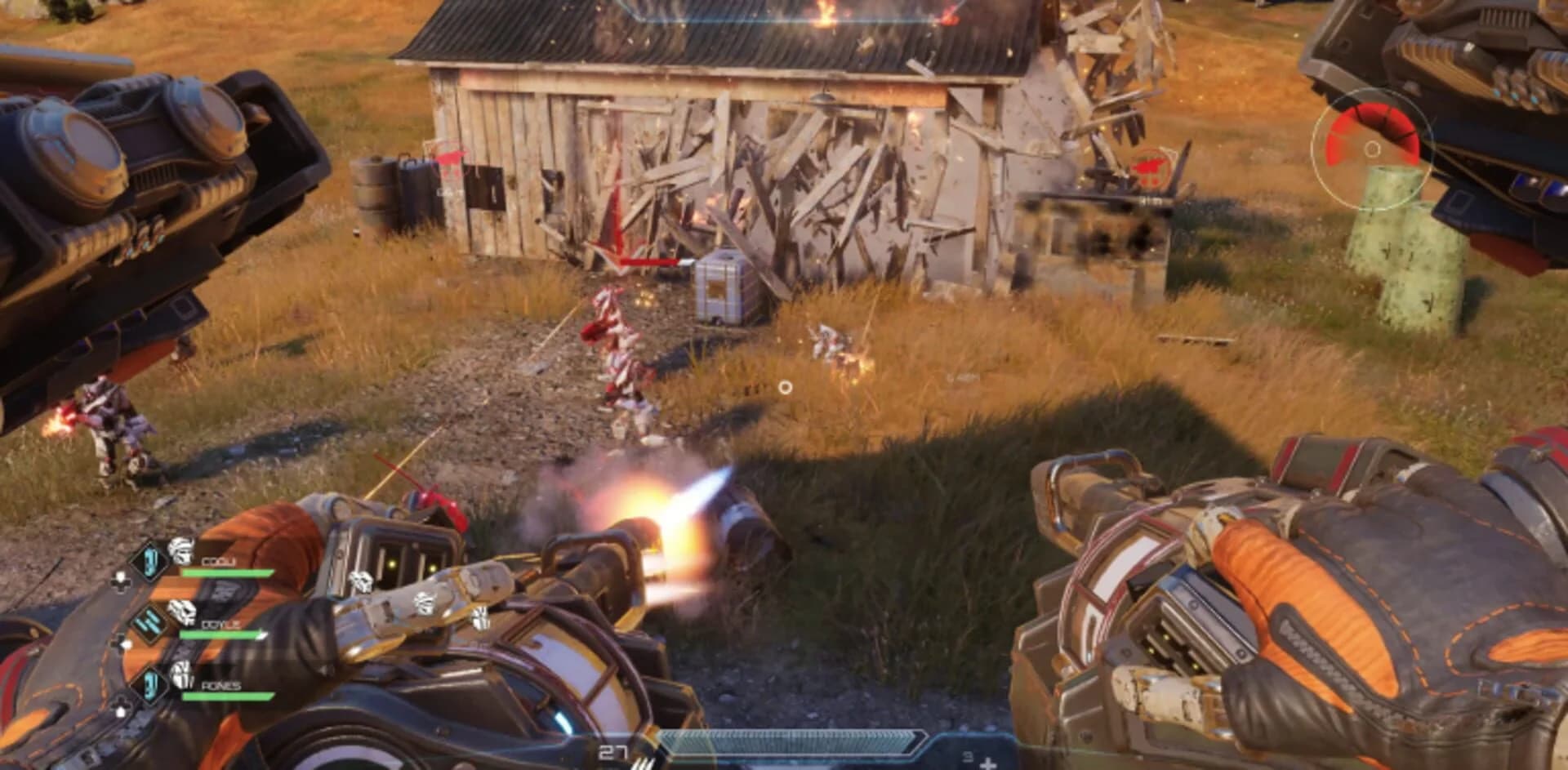The height and width of the screenshot is (770, 1568).
Task: Click the DOYLE name label
Action: coord(220,625)
